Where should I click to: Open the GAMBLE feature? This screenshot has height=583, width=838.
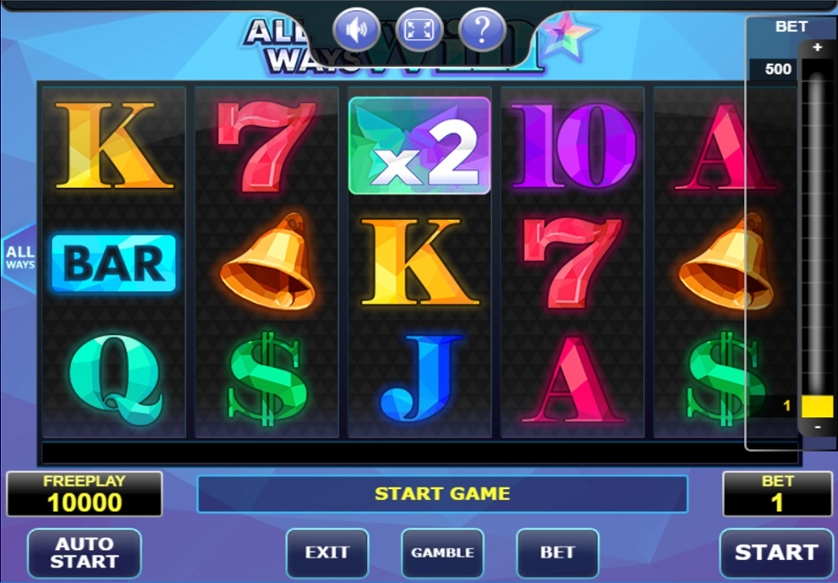442,553
